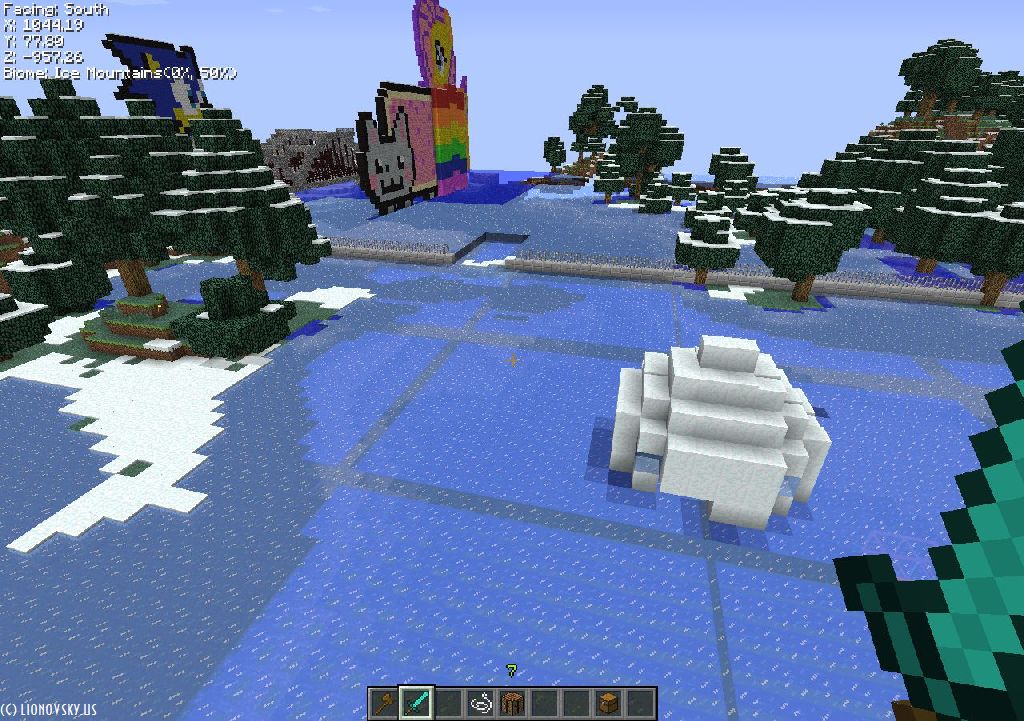The width and height of the screenshot is (1024, 721).
Task: Select the chest slot in the hotbar
Action: 608,703
